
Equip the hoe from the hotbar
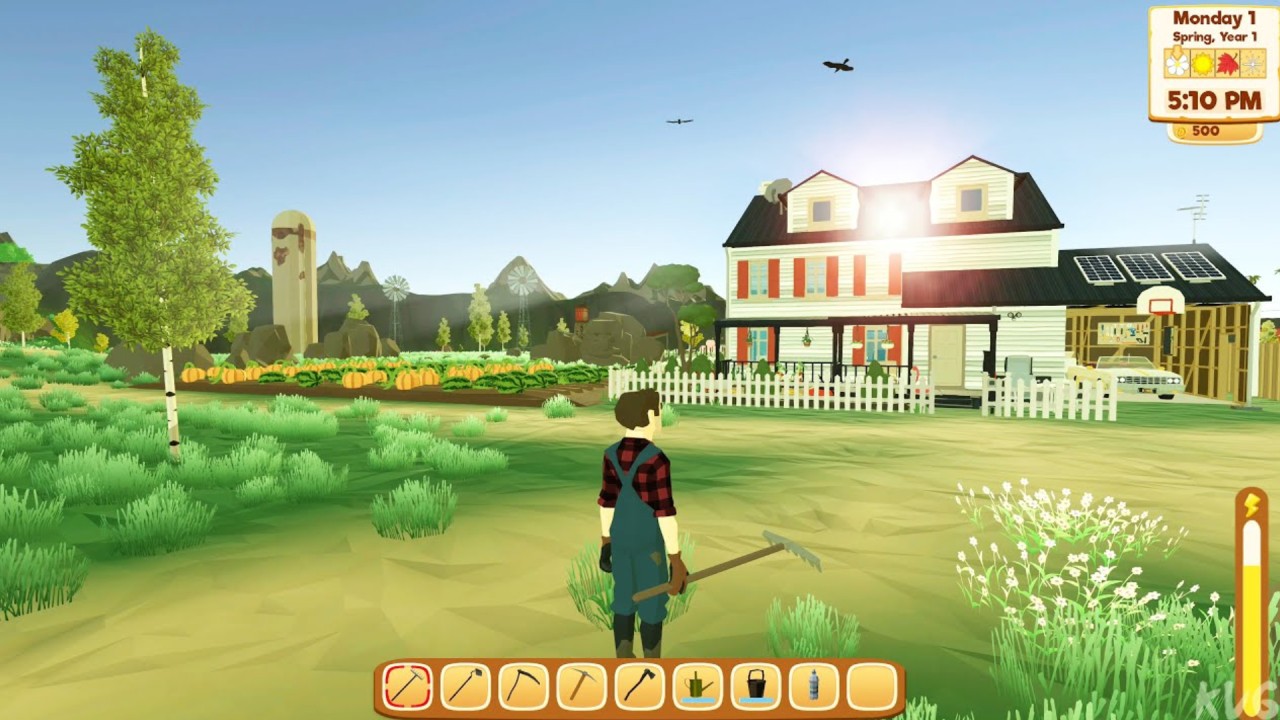coord(466,687)
